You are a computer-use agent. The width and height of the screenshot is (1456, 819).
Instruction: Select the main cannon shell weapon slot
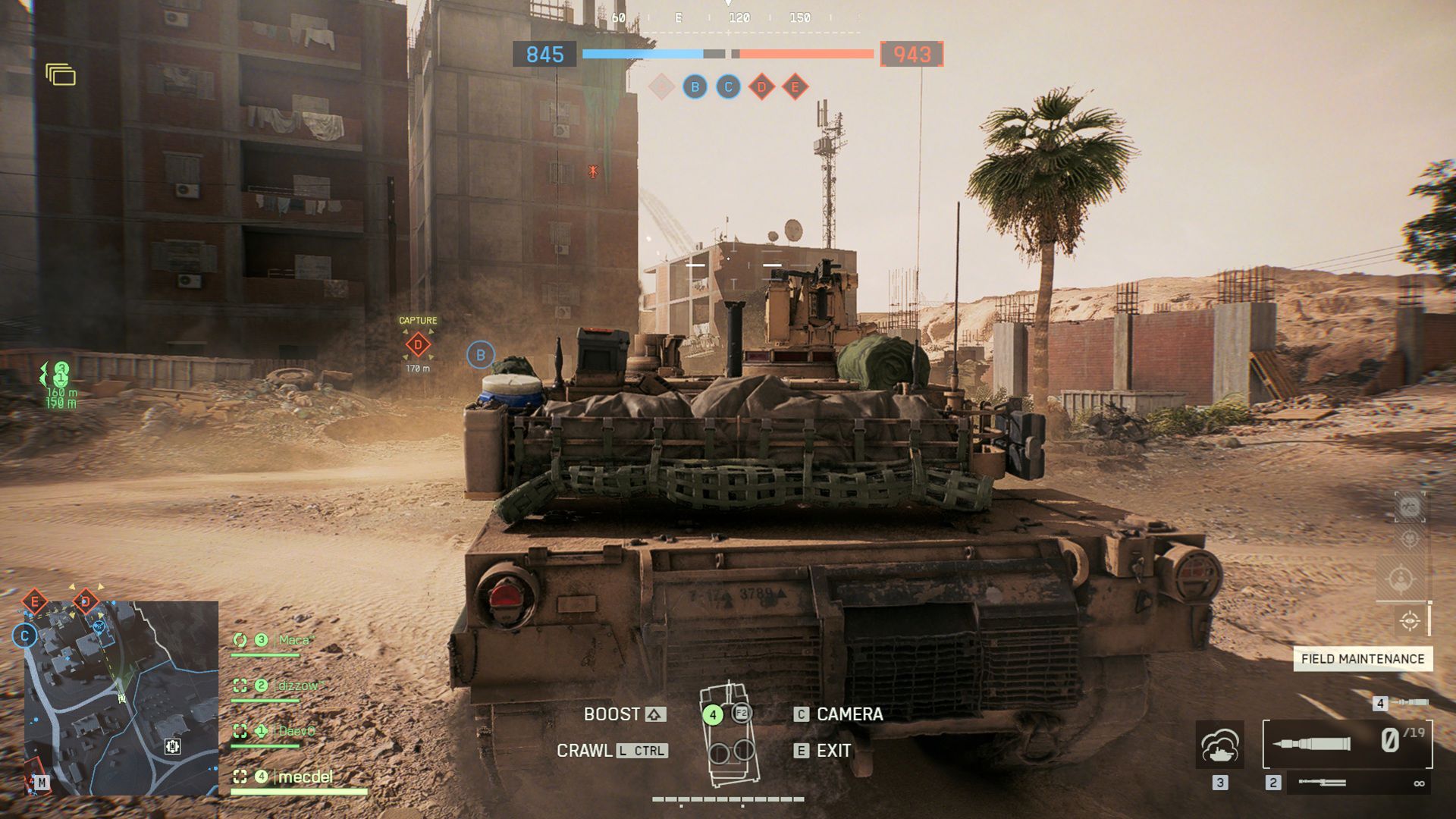(x=1347, y=743)
